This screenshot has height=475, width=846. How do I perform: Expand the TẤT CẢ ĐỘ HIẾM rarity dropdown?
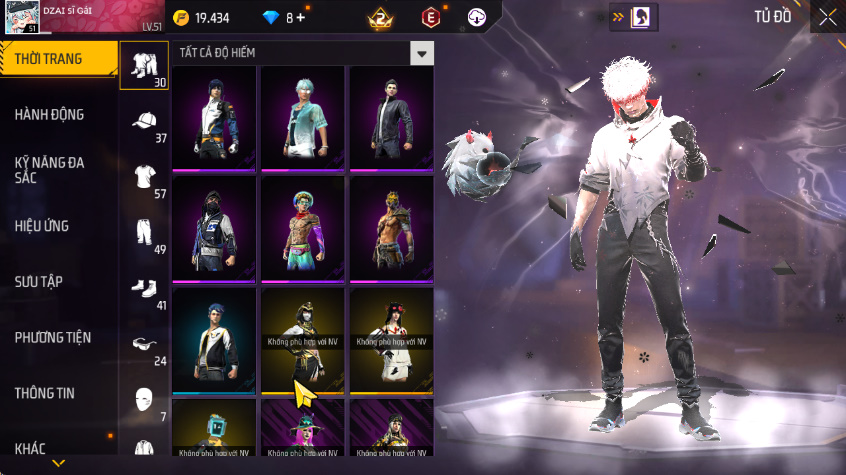click(x=423, y=53)
